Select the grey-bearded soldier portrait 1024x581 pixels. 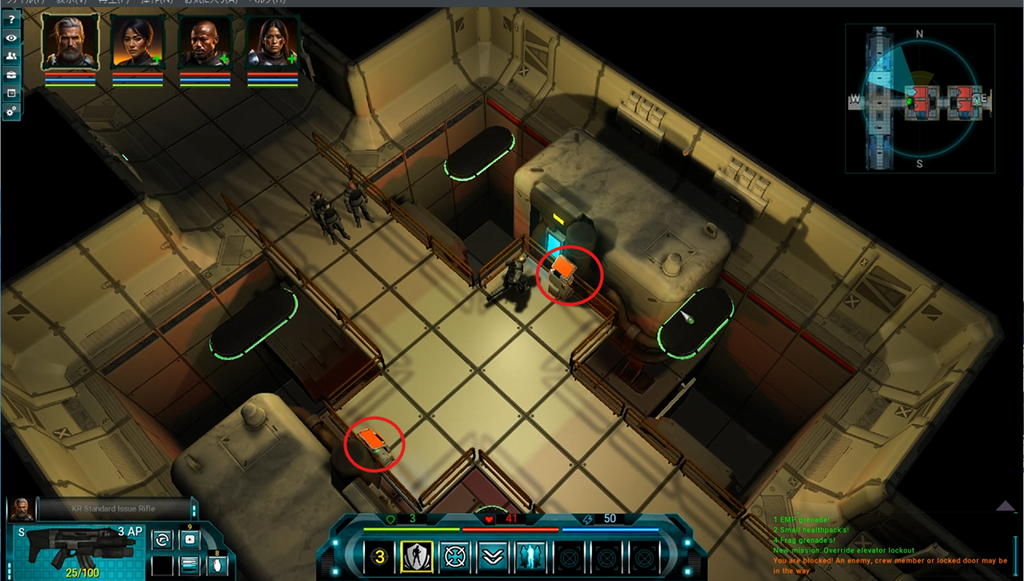[69, 43]
